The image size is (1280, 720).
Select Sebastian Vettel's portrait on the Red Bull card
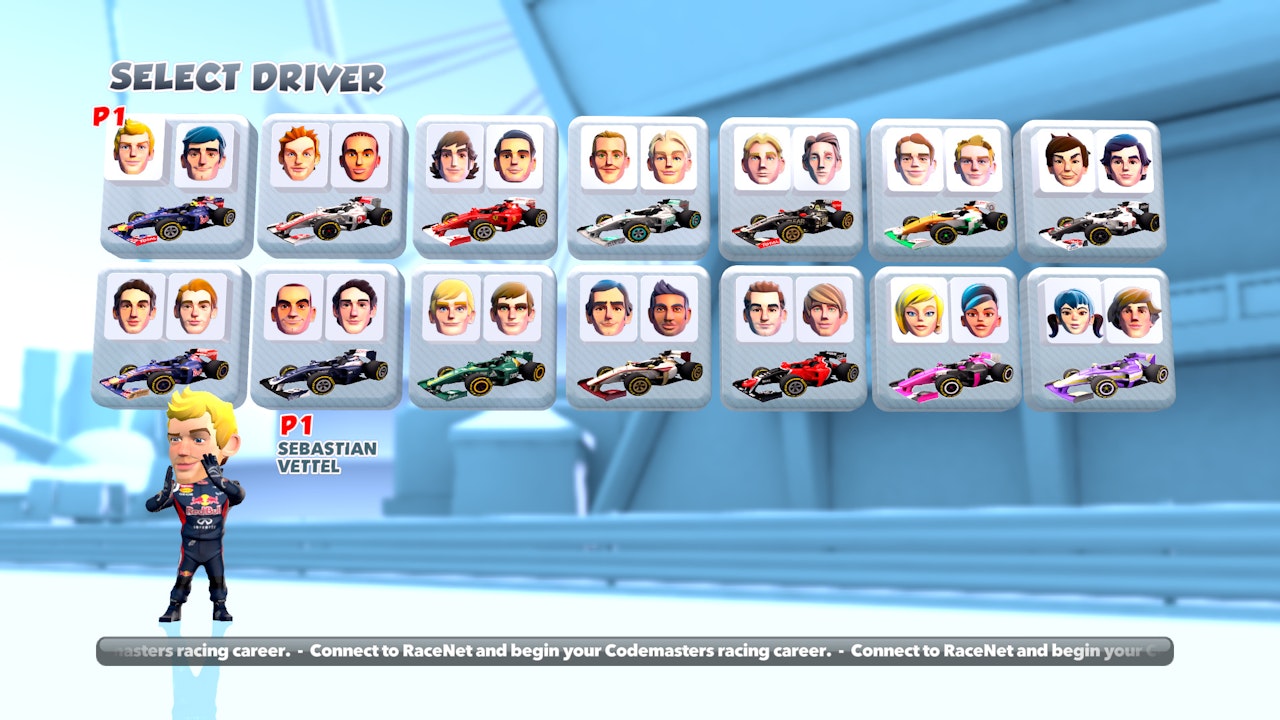pyautogui.click(x=133, y=155)
